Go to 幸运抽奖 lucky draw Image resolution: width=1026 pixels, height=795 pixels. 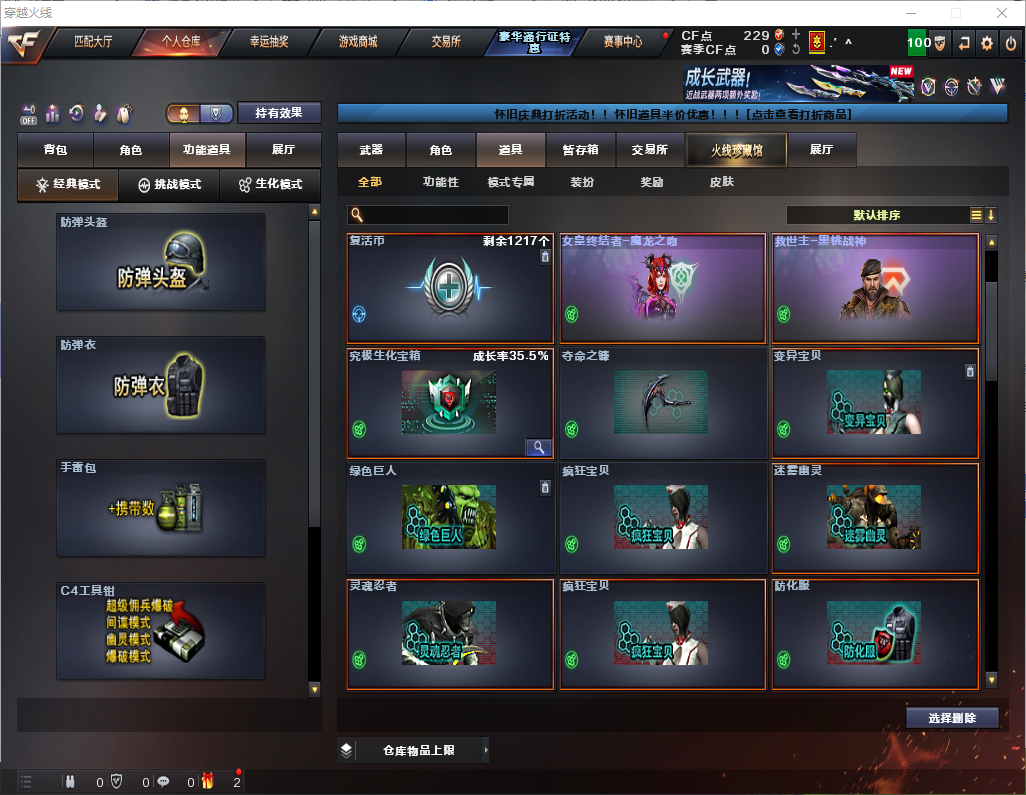point(269,42)
